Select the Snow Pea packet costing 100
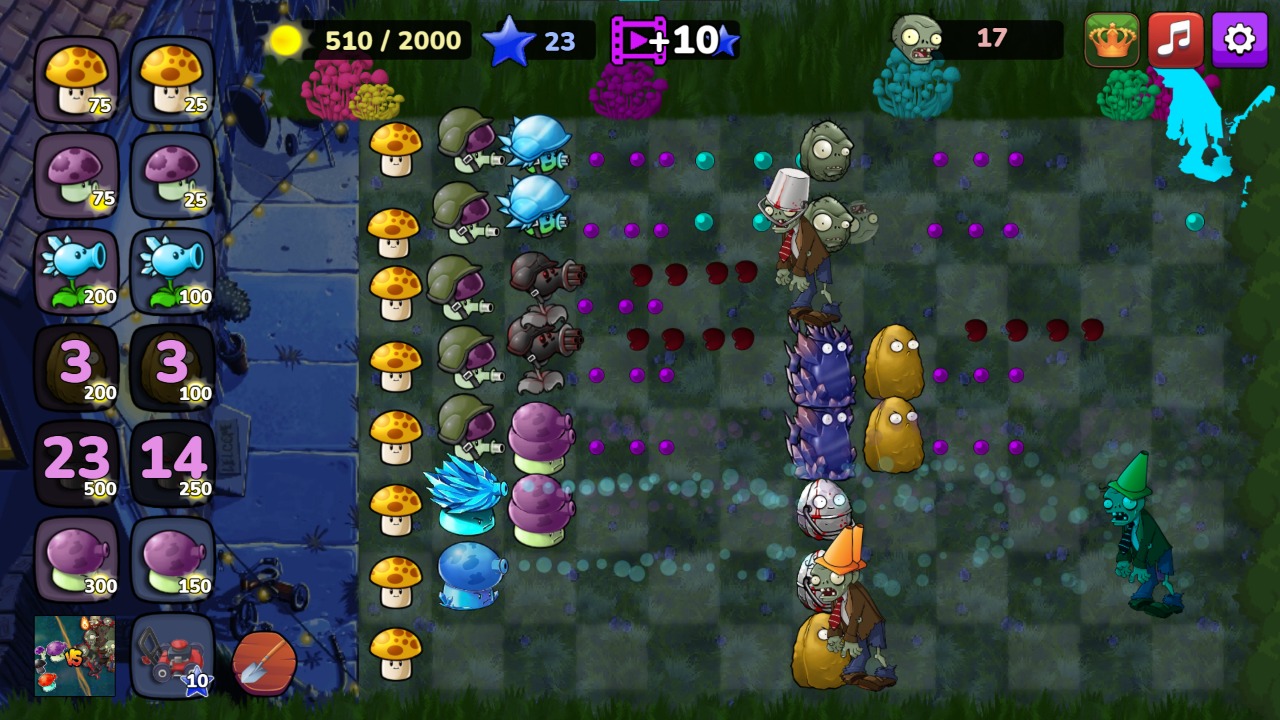The image size is (1280, 720). point(172,268)
